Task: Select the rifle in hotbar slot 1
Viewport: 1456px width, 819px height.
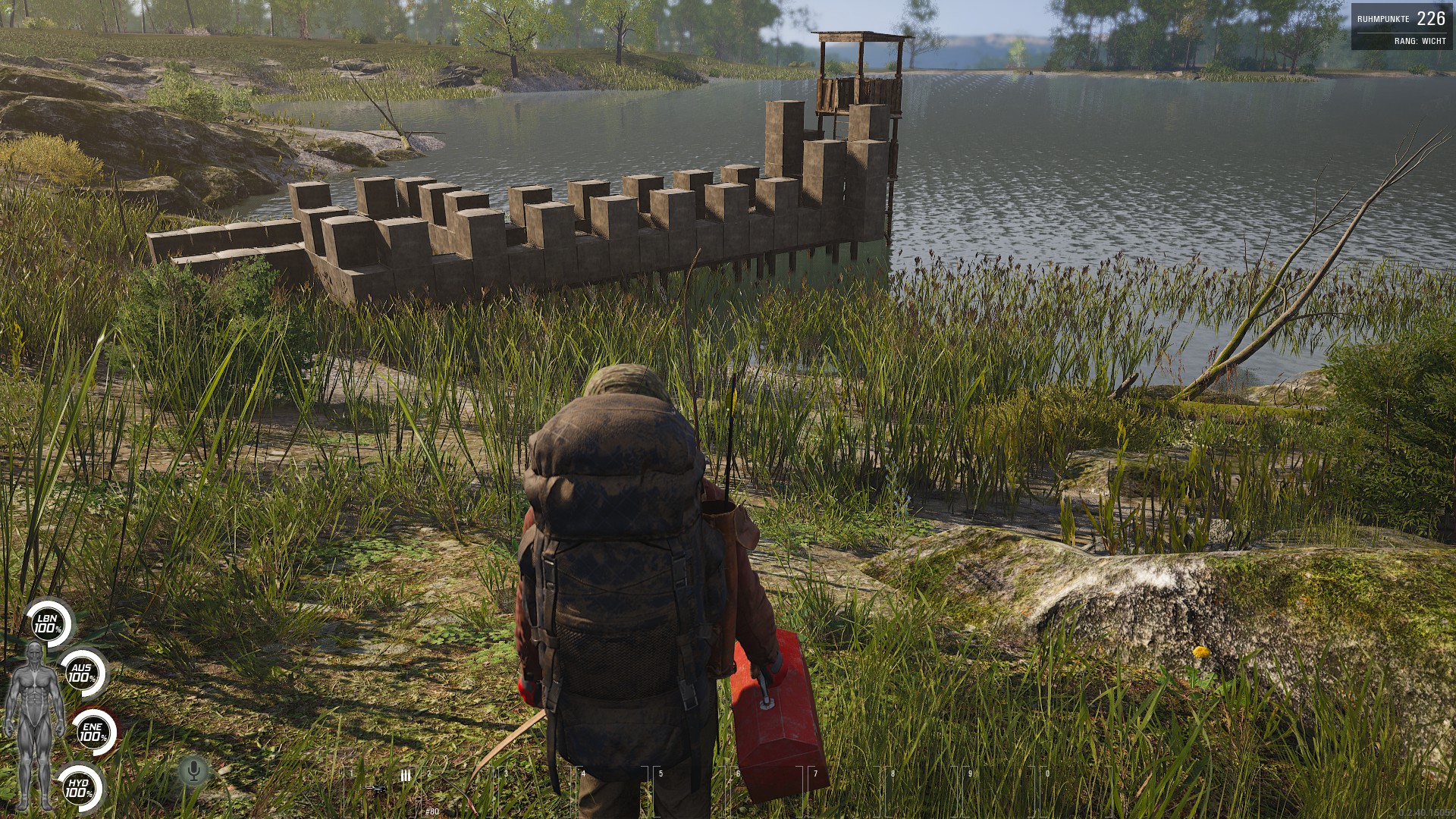Action: [x=375, y=789]
